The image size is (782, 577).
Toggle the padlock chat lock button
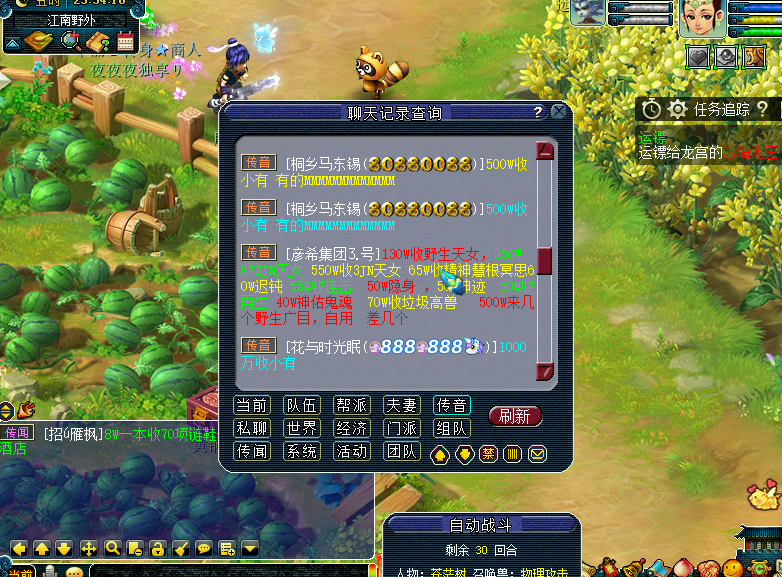[x=158, y=548]
